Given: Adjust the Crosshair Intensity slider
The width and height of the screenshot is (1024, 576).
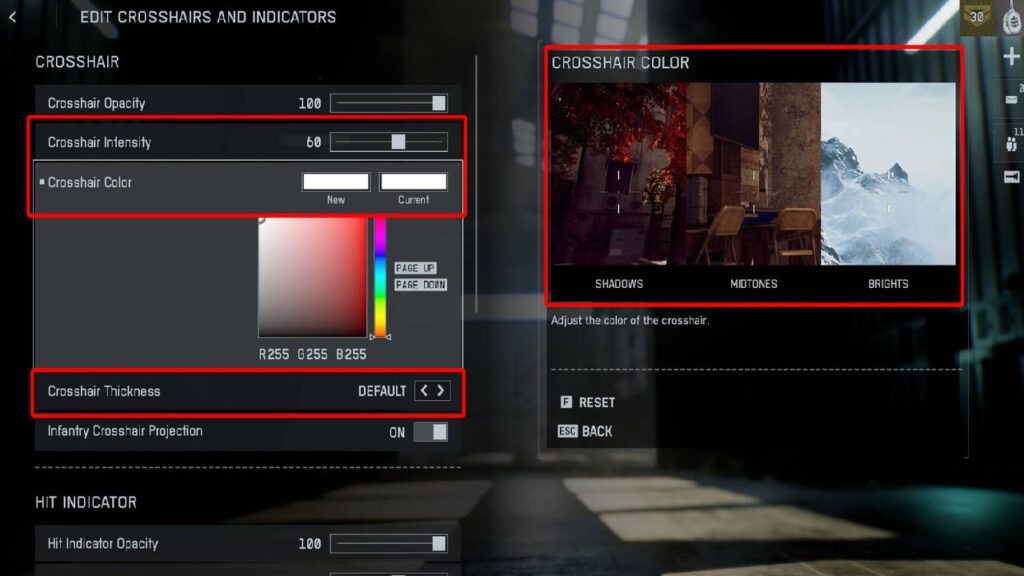Looking at the screenshot, I should coord(389,142).
